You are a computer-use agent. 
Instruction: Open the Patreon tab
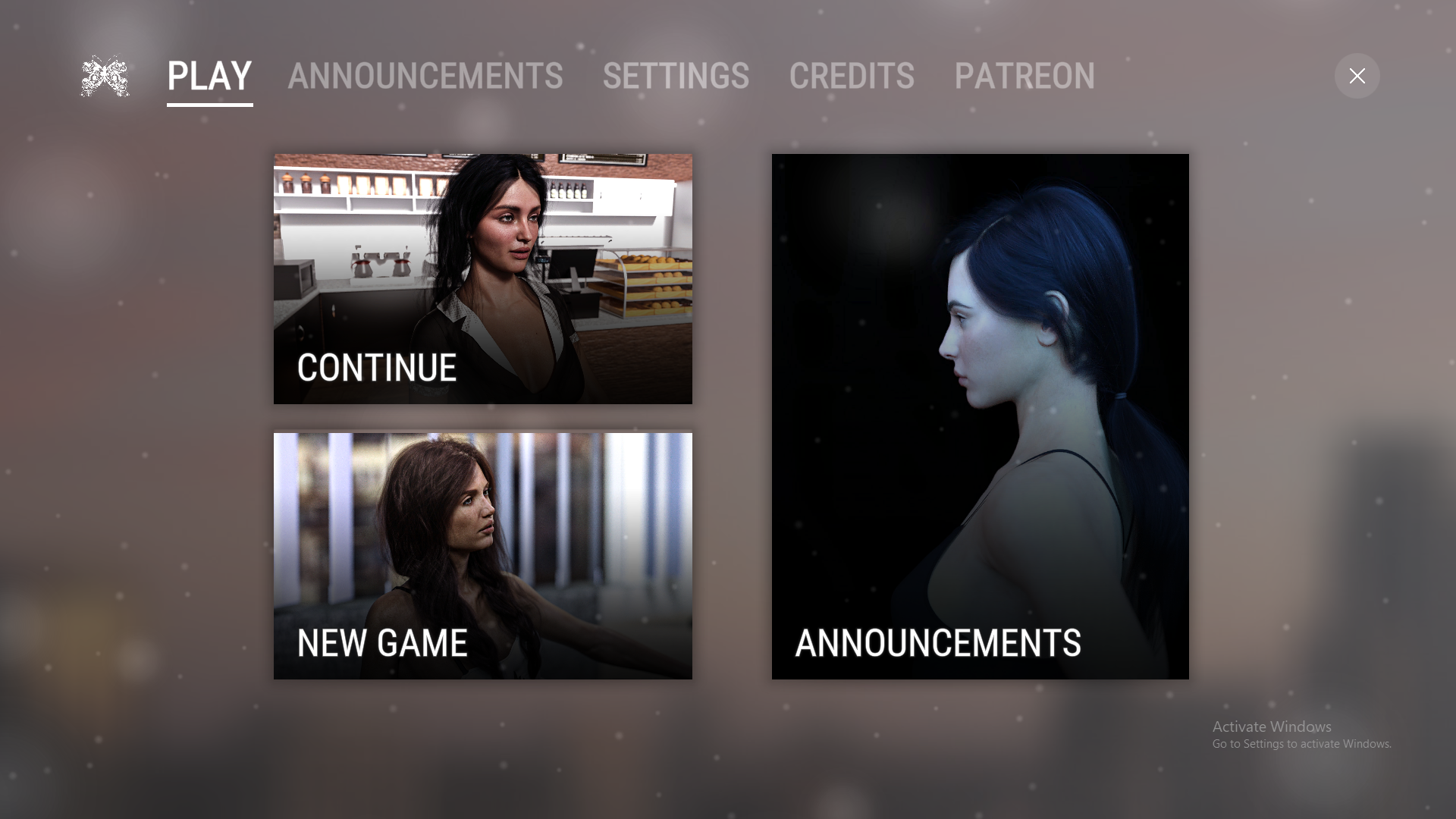(x=1024, y=77)
